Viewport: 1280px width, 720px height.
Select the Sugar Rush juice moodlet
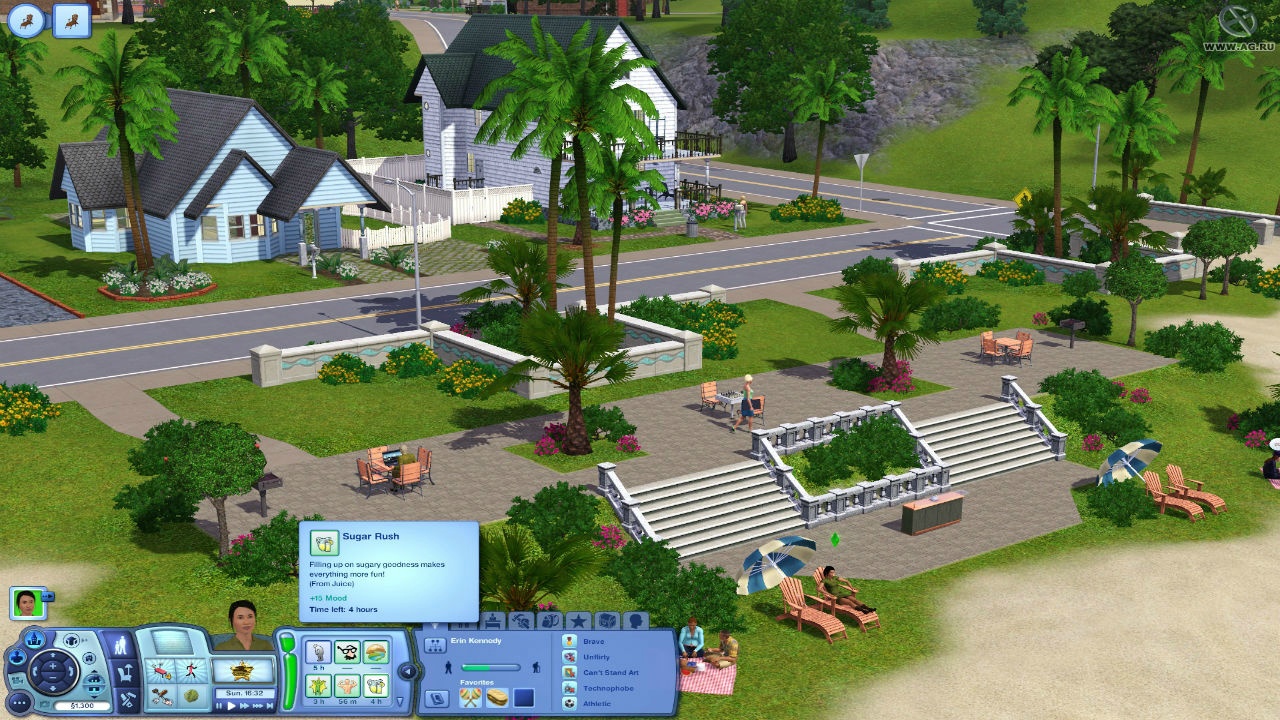tap(376, 685)
